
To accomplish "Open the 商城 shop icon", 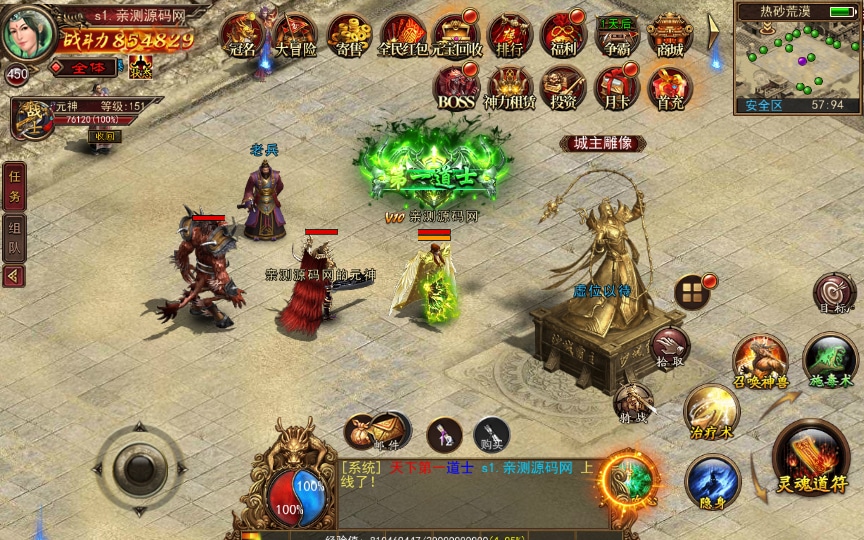I will (670, 35).
